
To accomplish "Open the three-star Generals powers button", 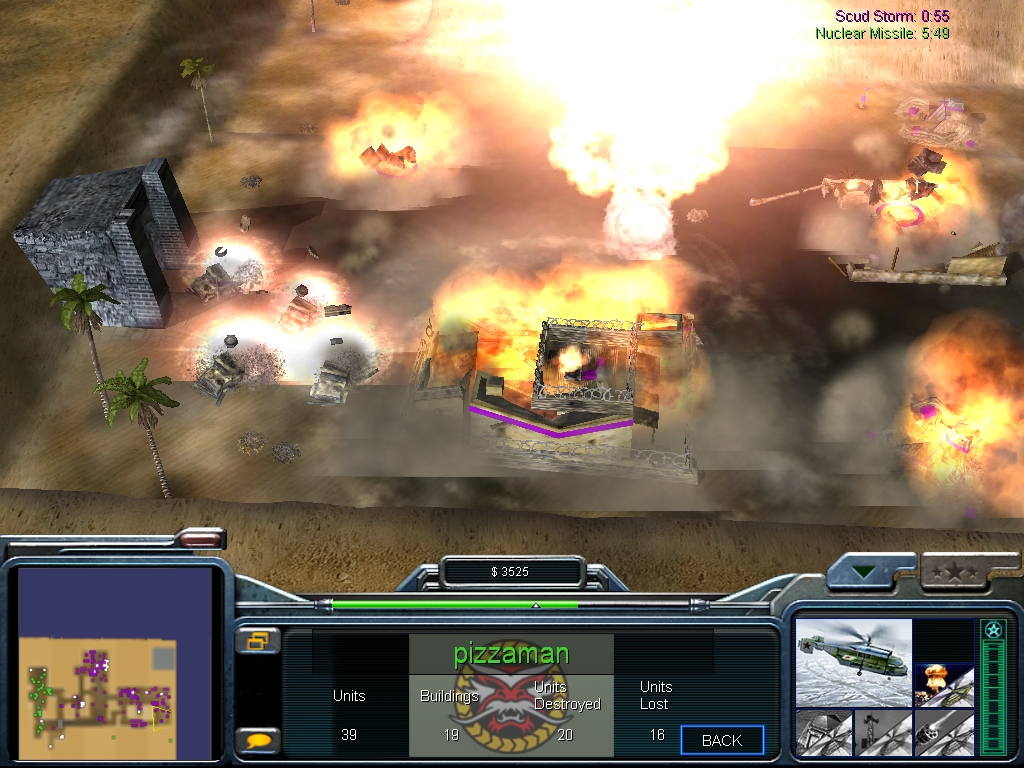I will click(x=955, y=574).
